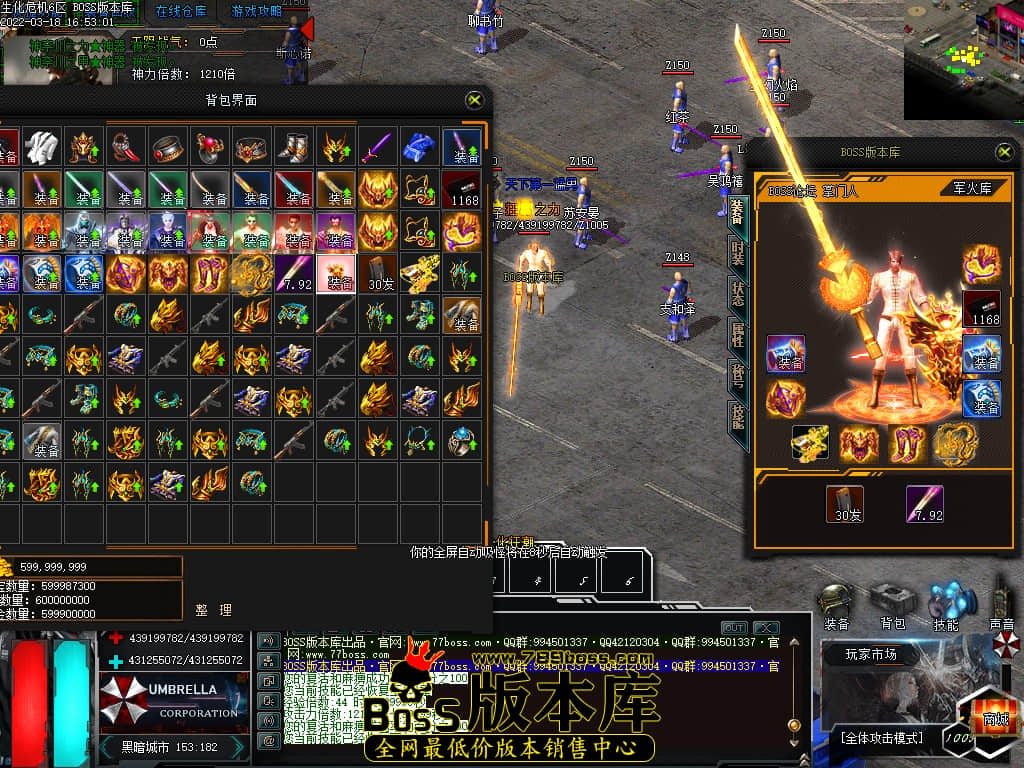Open the 游戏攻略 game guide
The height and width of the screenshot is (768, 1024).
click(x=256, y=11)
